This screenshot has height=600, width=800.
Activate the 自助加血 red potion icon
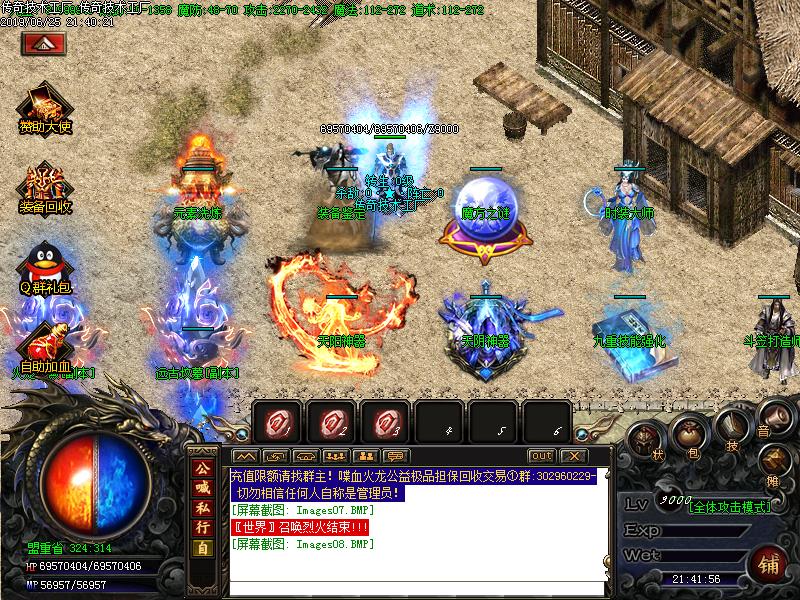44,343
